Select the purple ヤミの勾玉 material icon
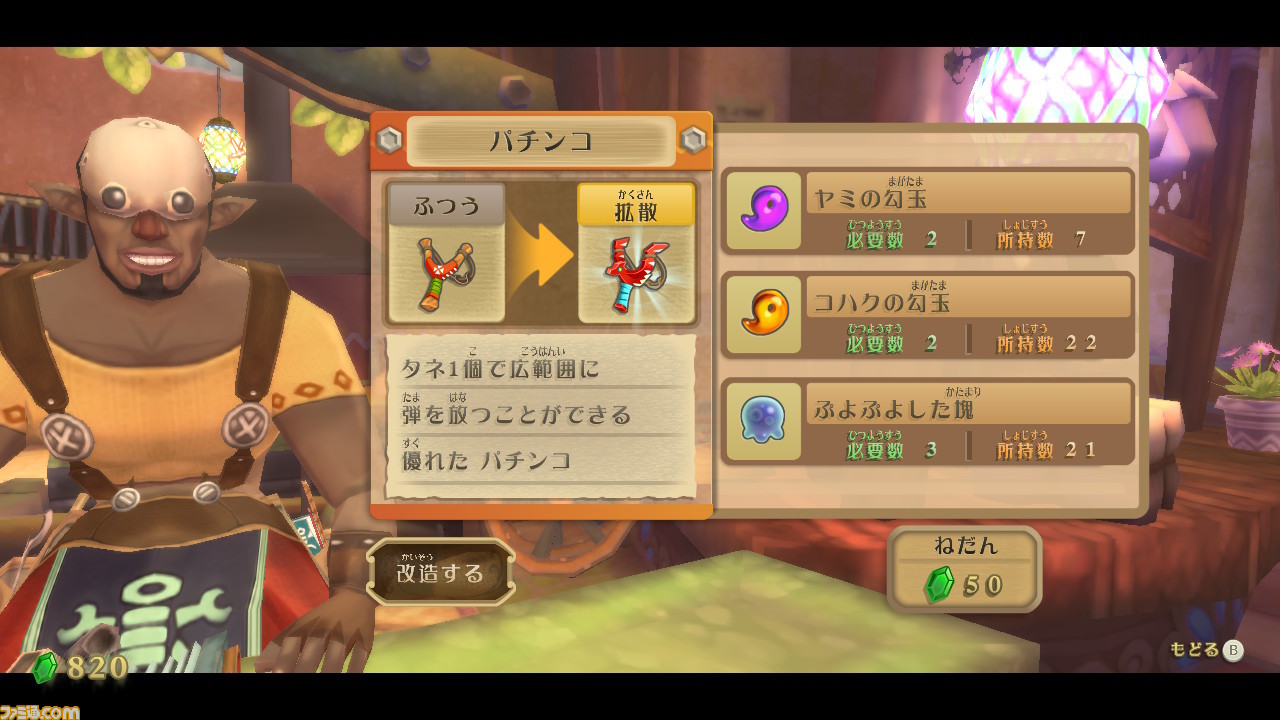This screenshot has width=1280, height=720. [762, 212]
